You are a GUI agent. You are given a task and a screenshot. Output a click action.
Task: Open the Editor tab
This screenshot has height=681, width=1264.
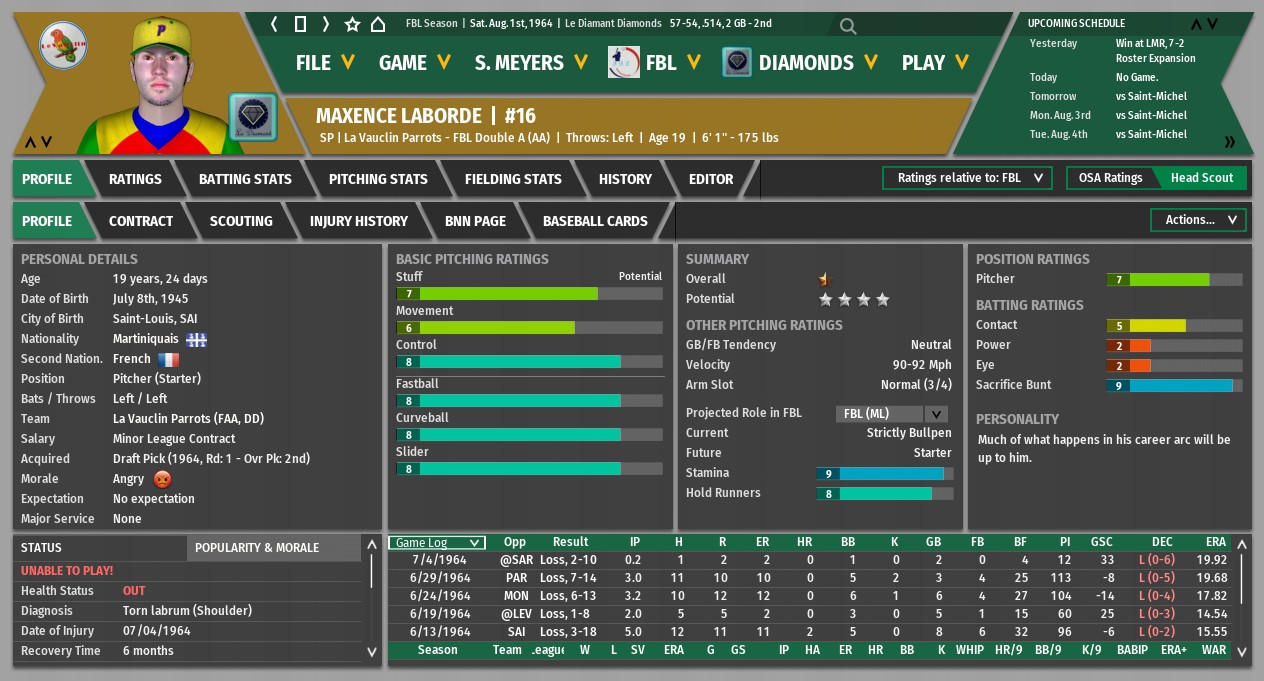[x=711, y=179]
